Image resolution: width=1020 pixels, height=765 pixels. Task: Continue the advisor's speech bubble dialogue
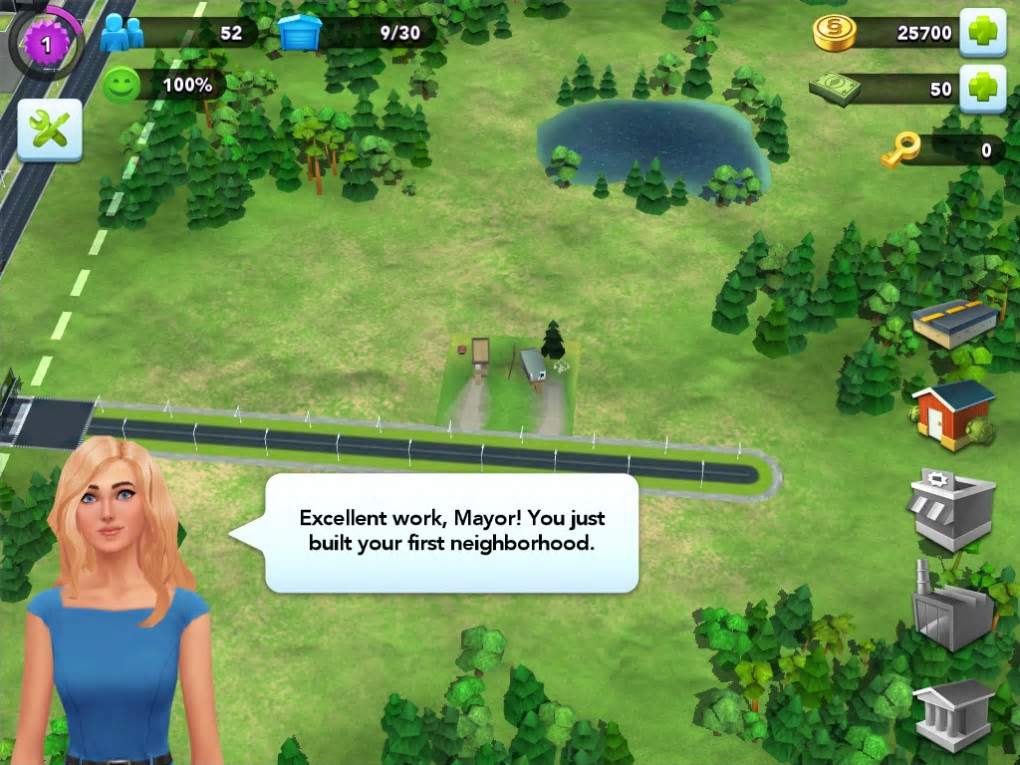[451, 532]
